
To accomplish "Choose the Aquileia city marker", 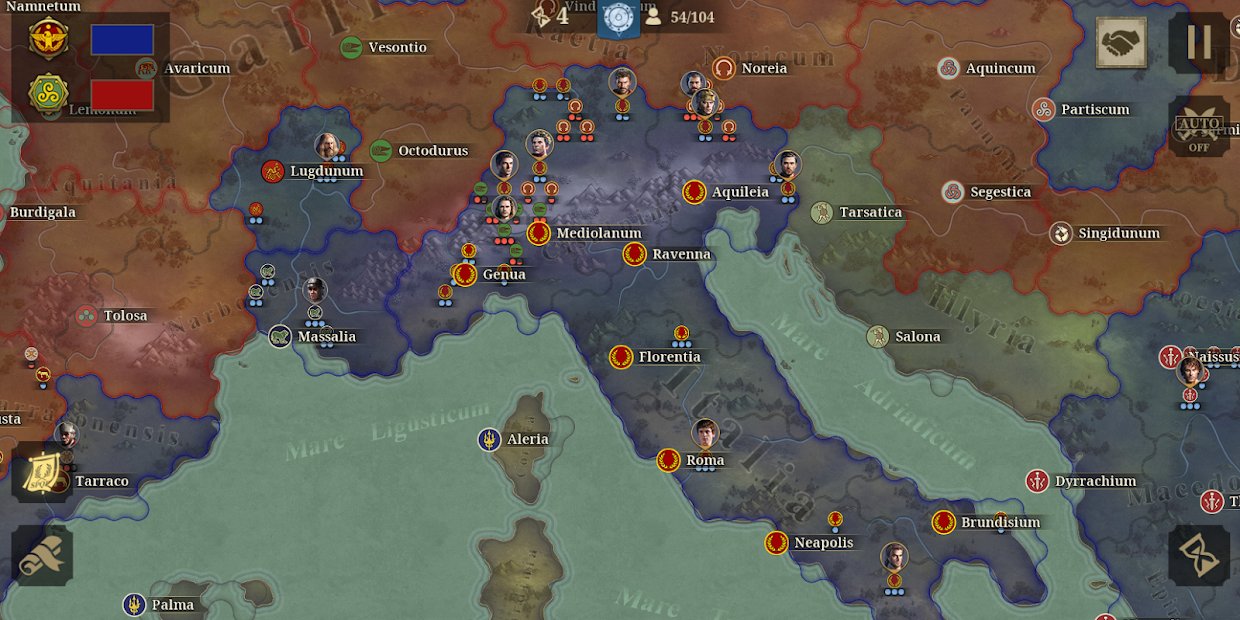I will (x=695, y=192).
